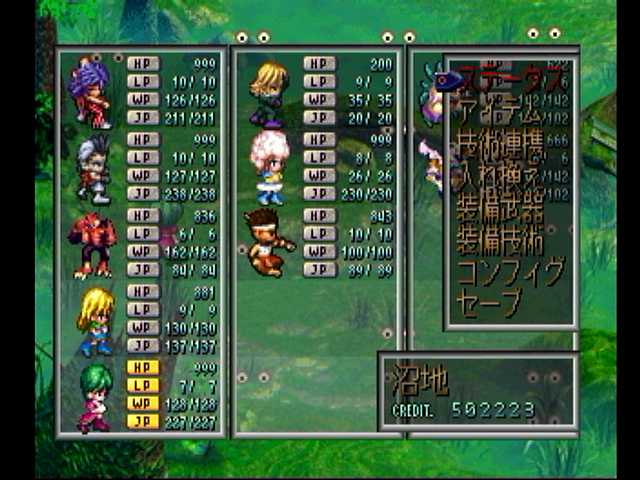Select the purple-haired character with 999 HP

tap(91, 92)
